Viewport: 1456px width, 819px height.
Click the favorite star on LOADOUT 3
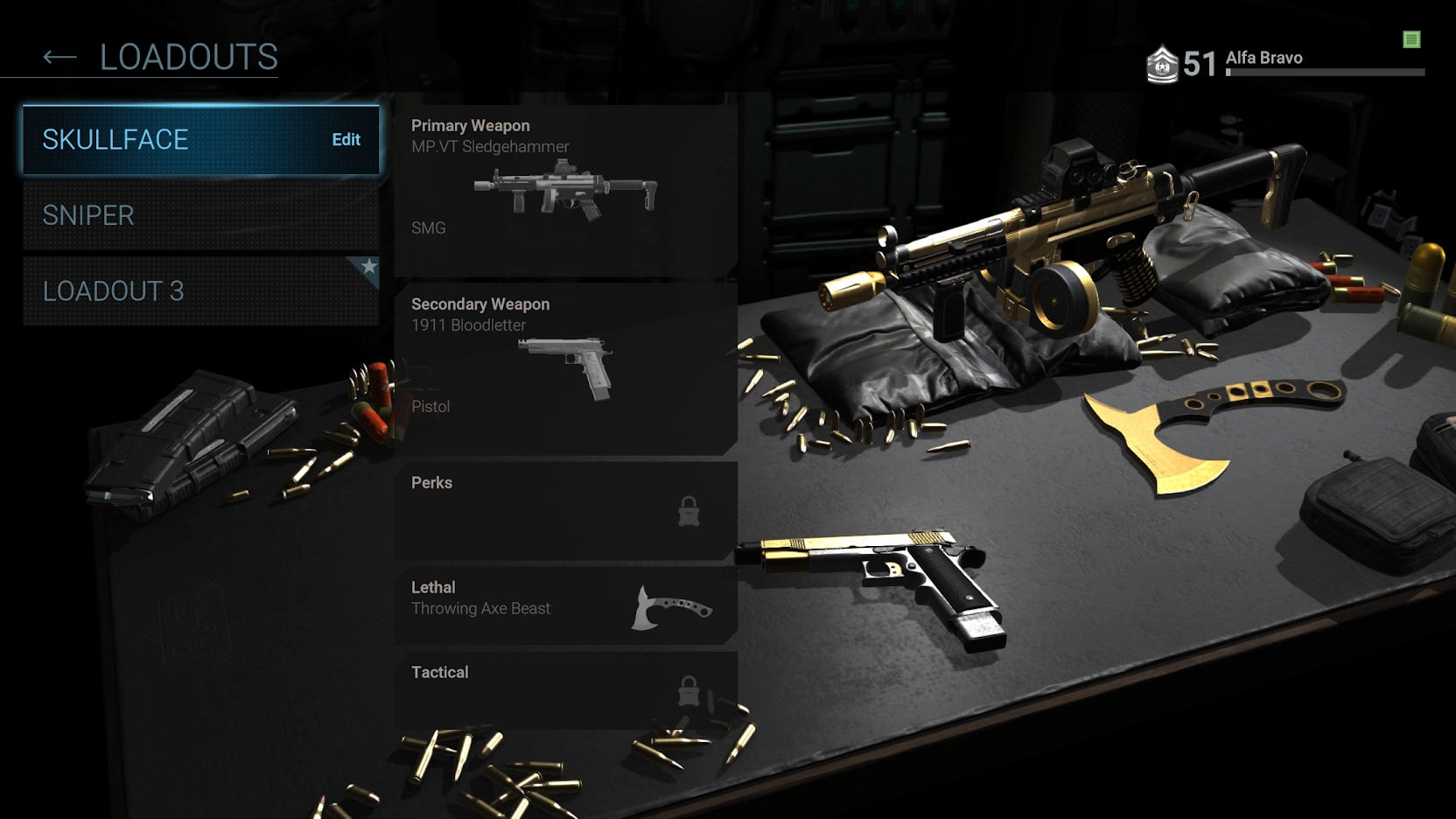[x=369, y=266]
